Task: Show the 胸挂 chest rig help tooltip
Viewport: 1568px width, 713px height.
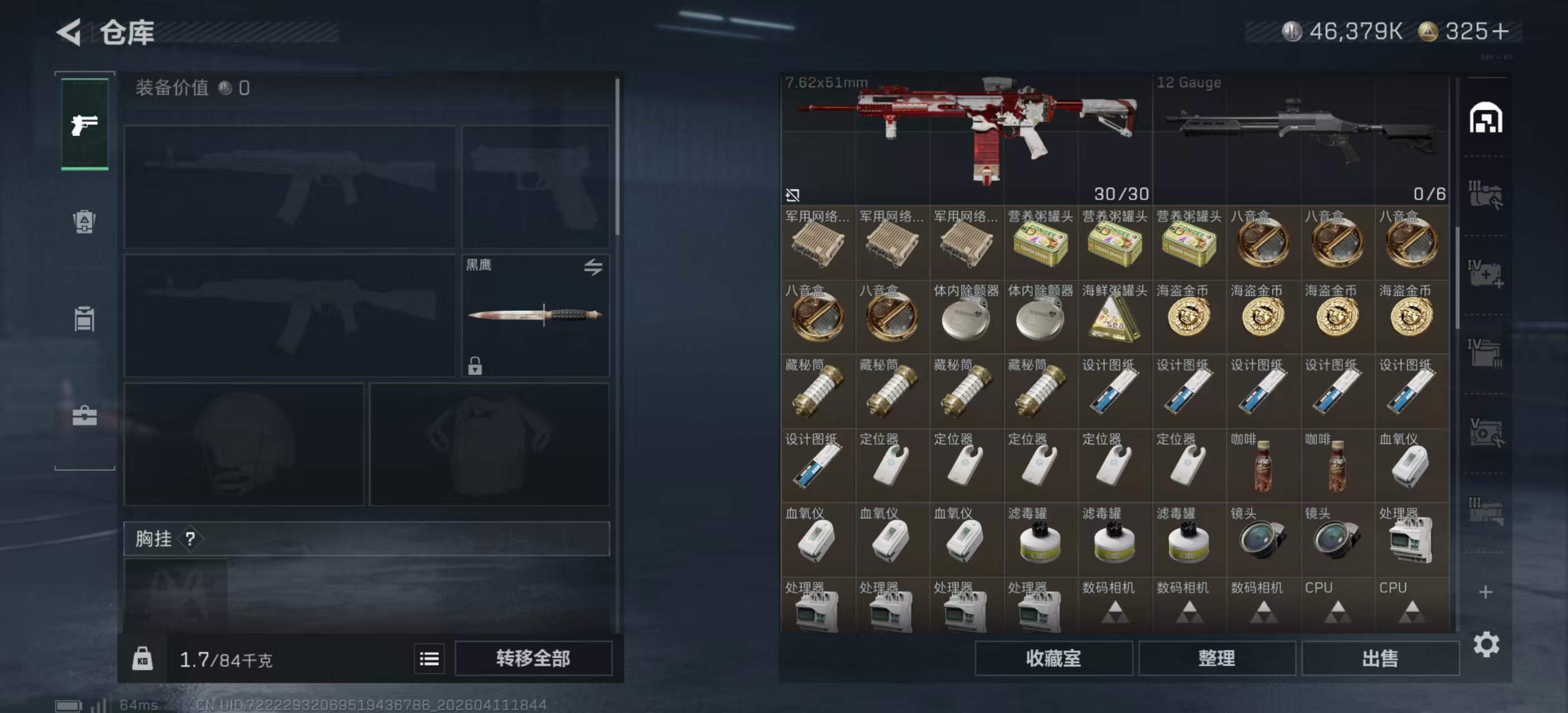Action: pyautogui.click(x=190, y=538)
